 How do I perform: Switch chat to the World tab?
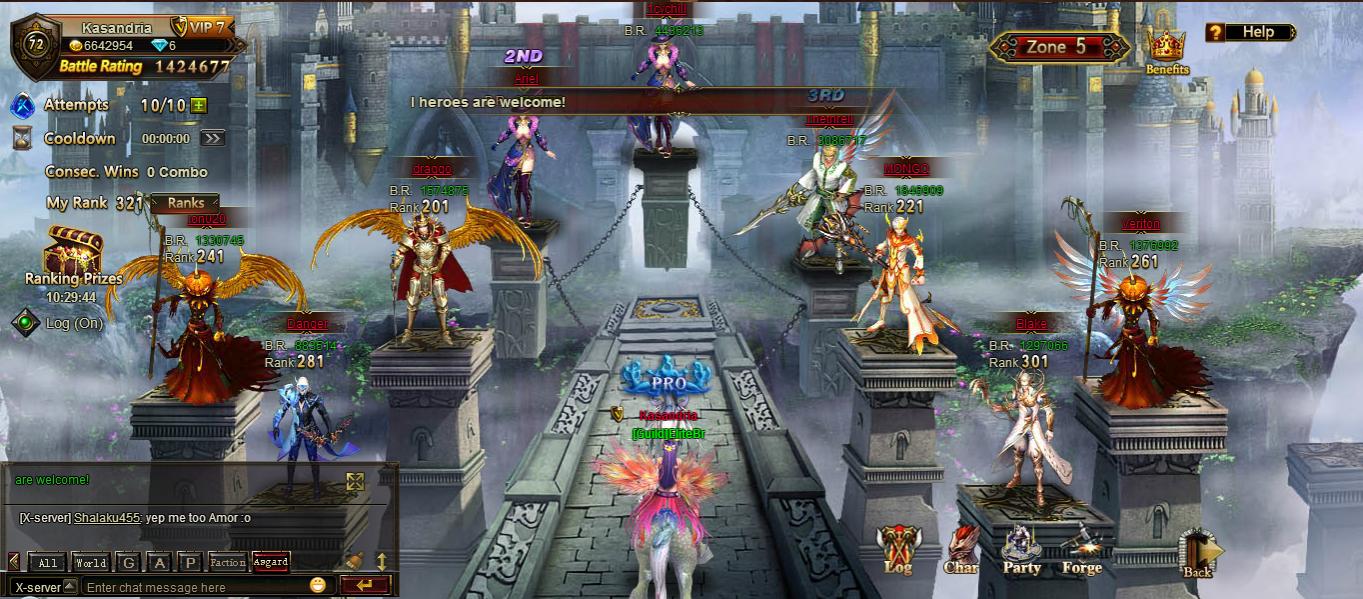[x=90, y=563]
